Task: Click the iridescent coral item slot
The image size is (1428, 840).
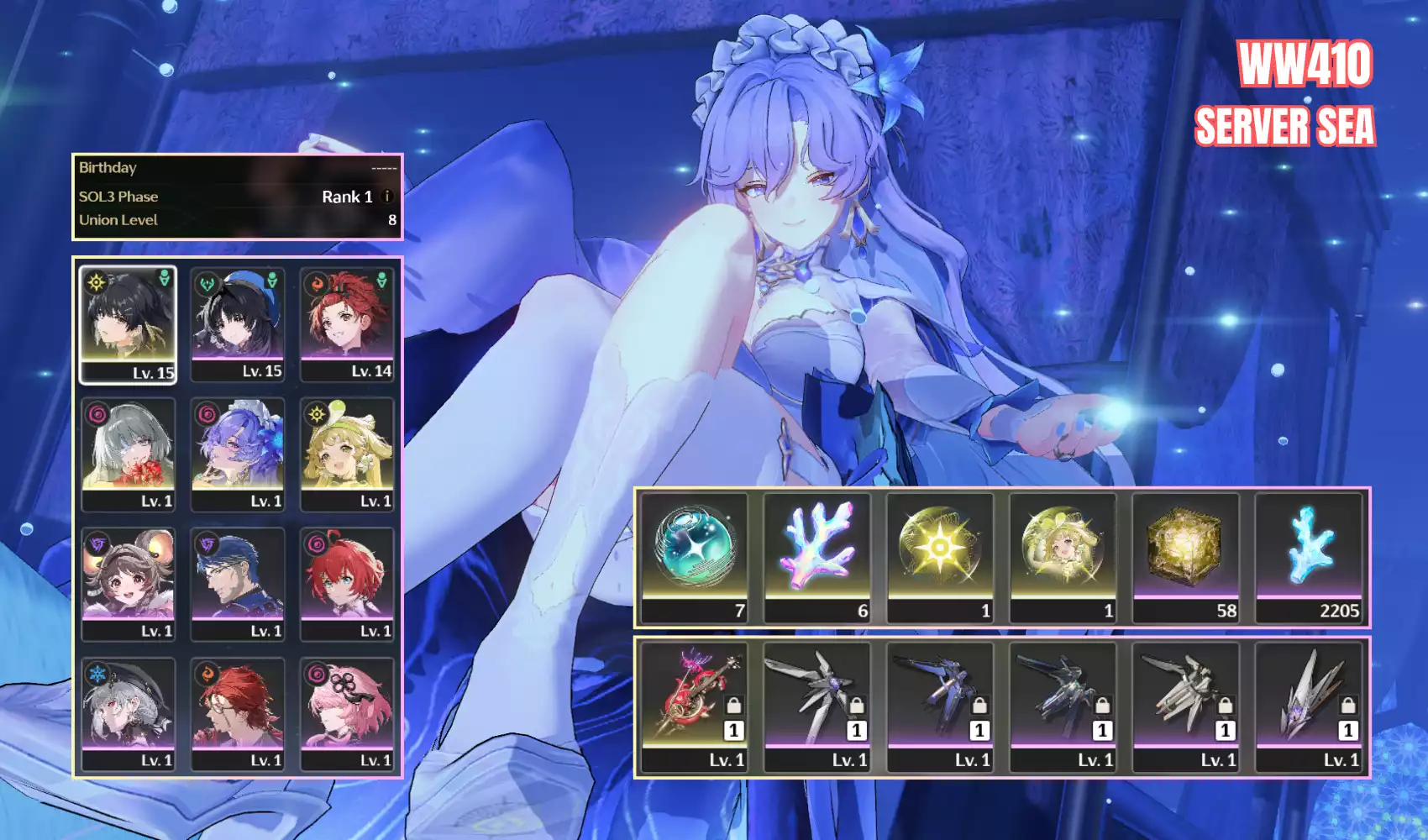Action: tap(817, 558)
